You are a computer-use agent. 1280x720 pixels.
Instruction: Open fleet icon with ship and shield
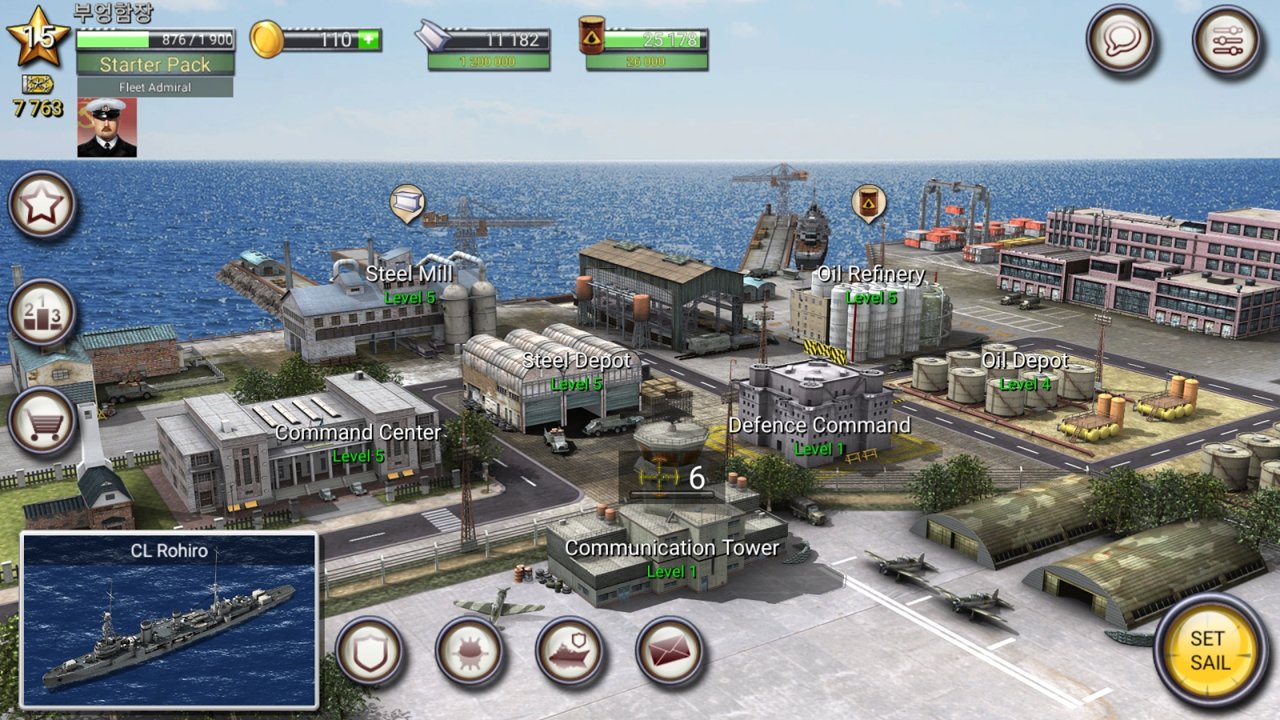569,651
